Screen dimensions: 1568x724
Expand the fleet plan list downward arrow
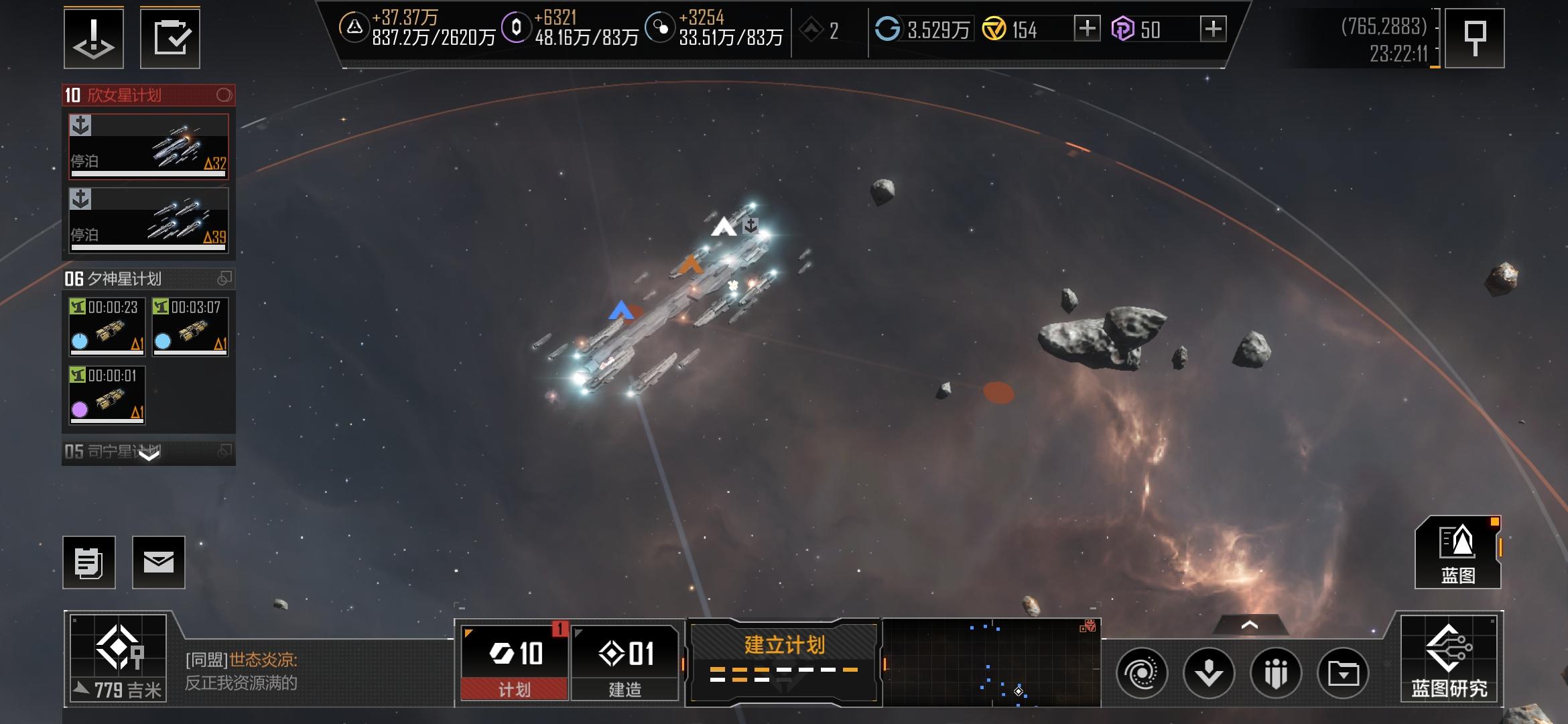[149, 454]
